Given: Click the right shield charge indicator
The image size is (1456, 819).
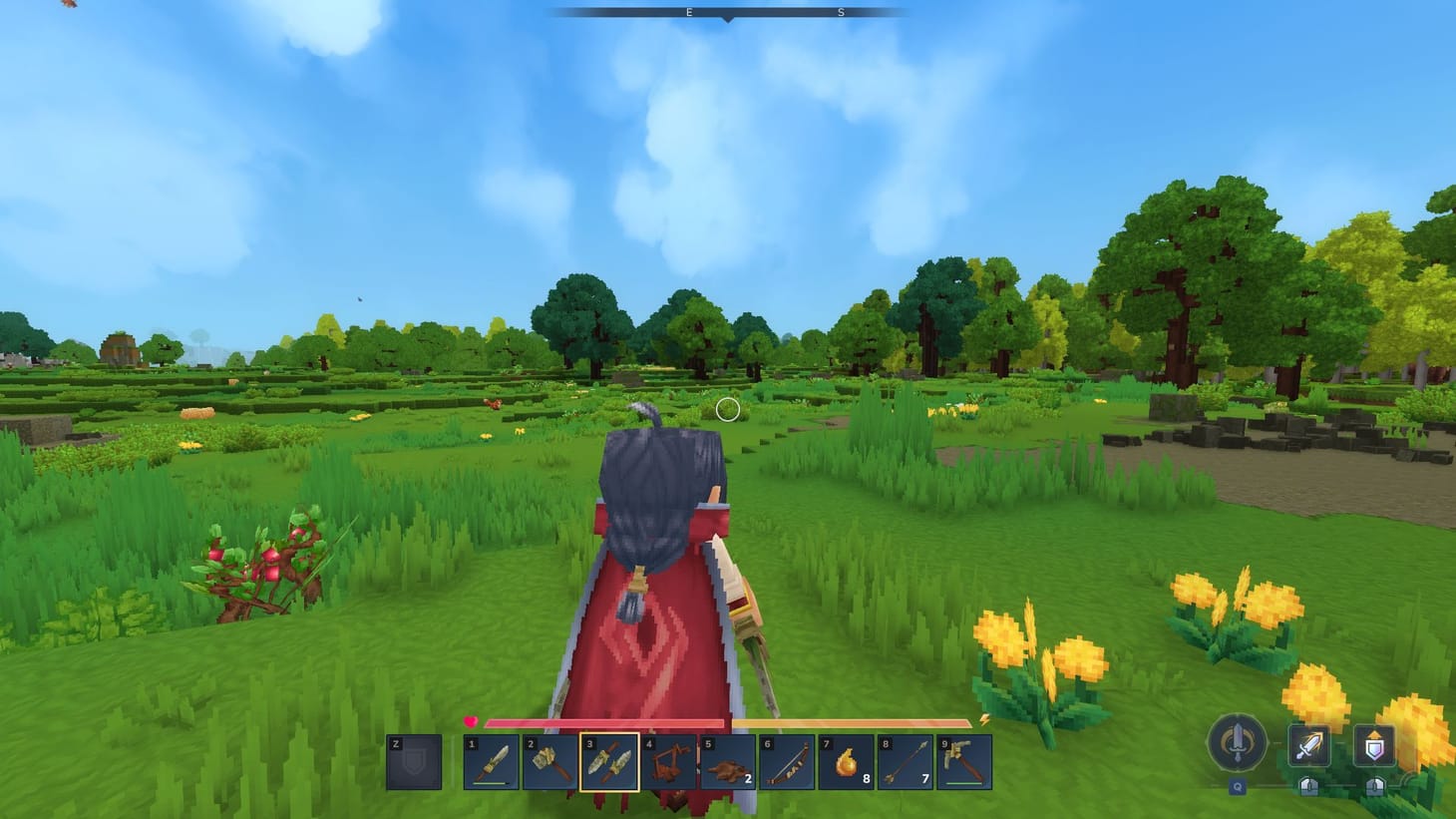Looking at the screenshot, I should tap(1374, 788).
